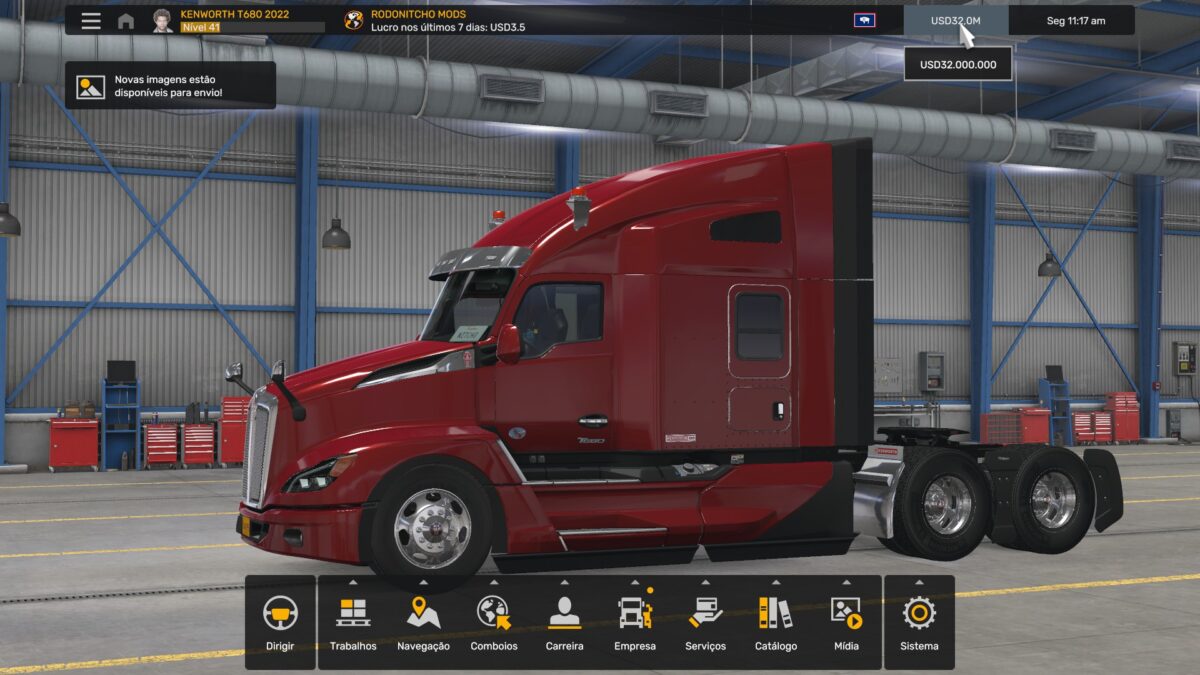Show the USD32.0M bank balance panel
Viewport: 1200px width, 675px height.
[x=955, y=21]
